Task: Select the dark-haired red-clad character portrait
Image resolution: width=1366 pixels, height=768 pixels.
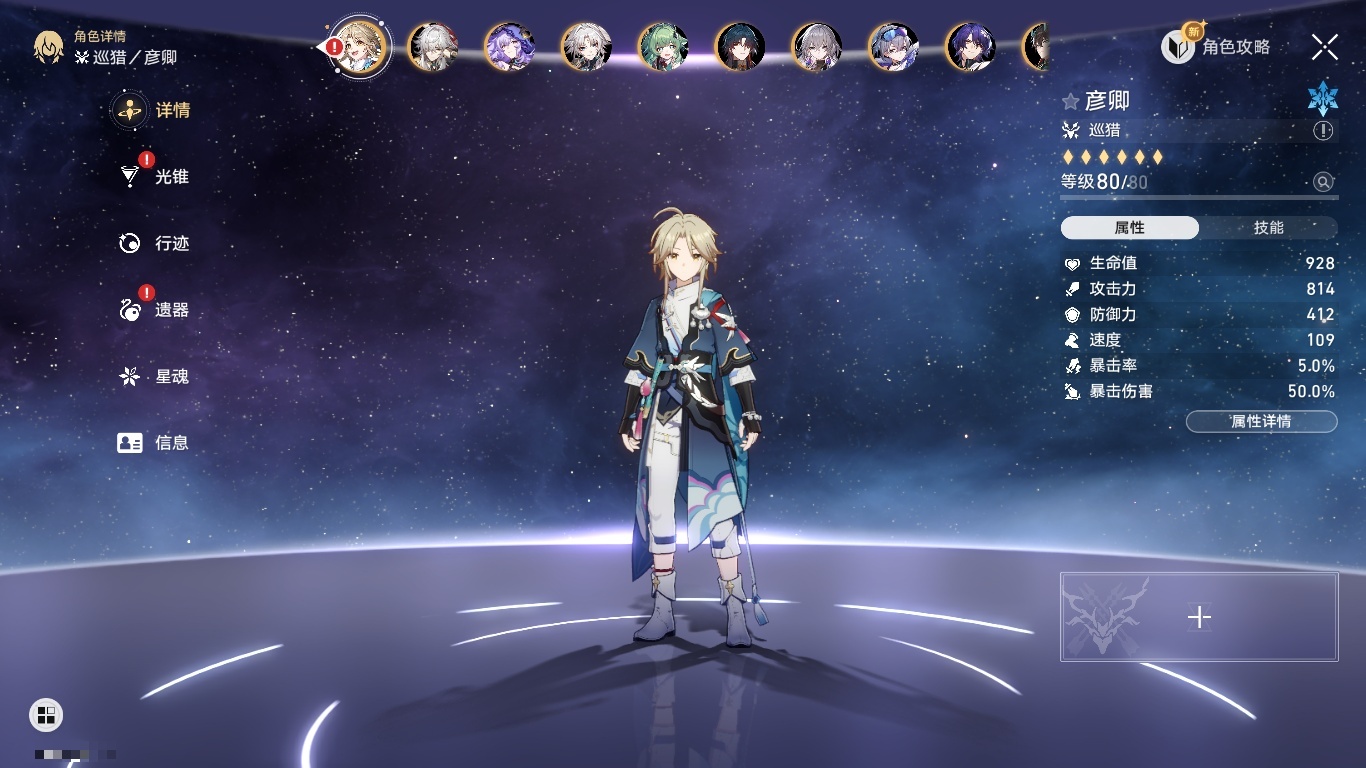Action: tap(740, 47)
